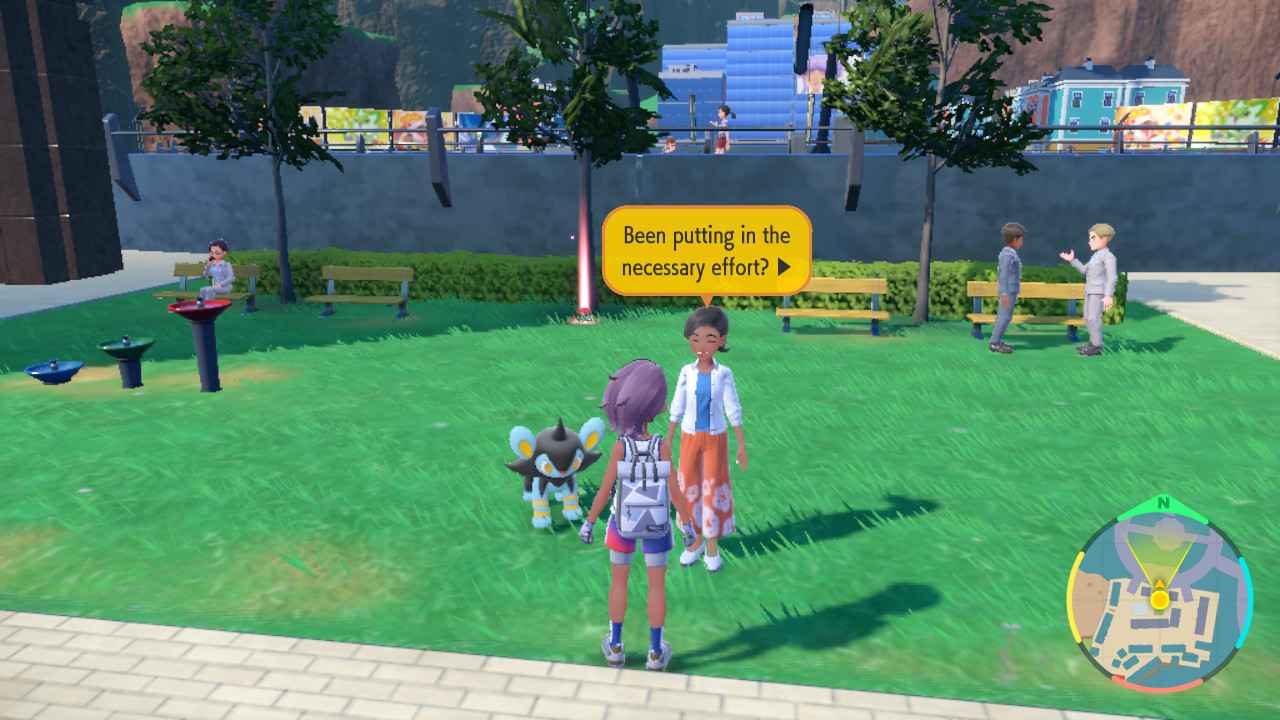Click the dialogue advance arrow

pyautogui.click(x=784, y=264)
